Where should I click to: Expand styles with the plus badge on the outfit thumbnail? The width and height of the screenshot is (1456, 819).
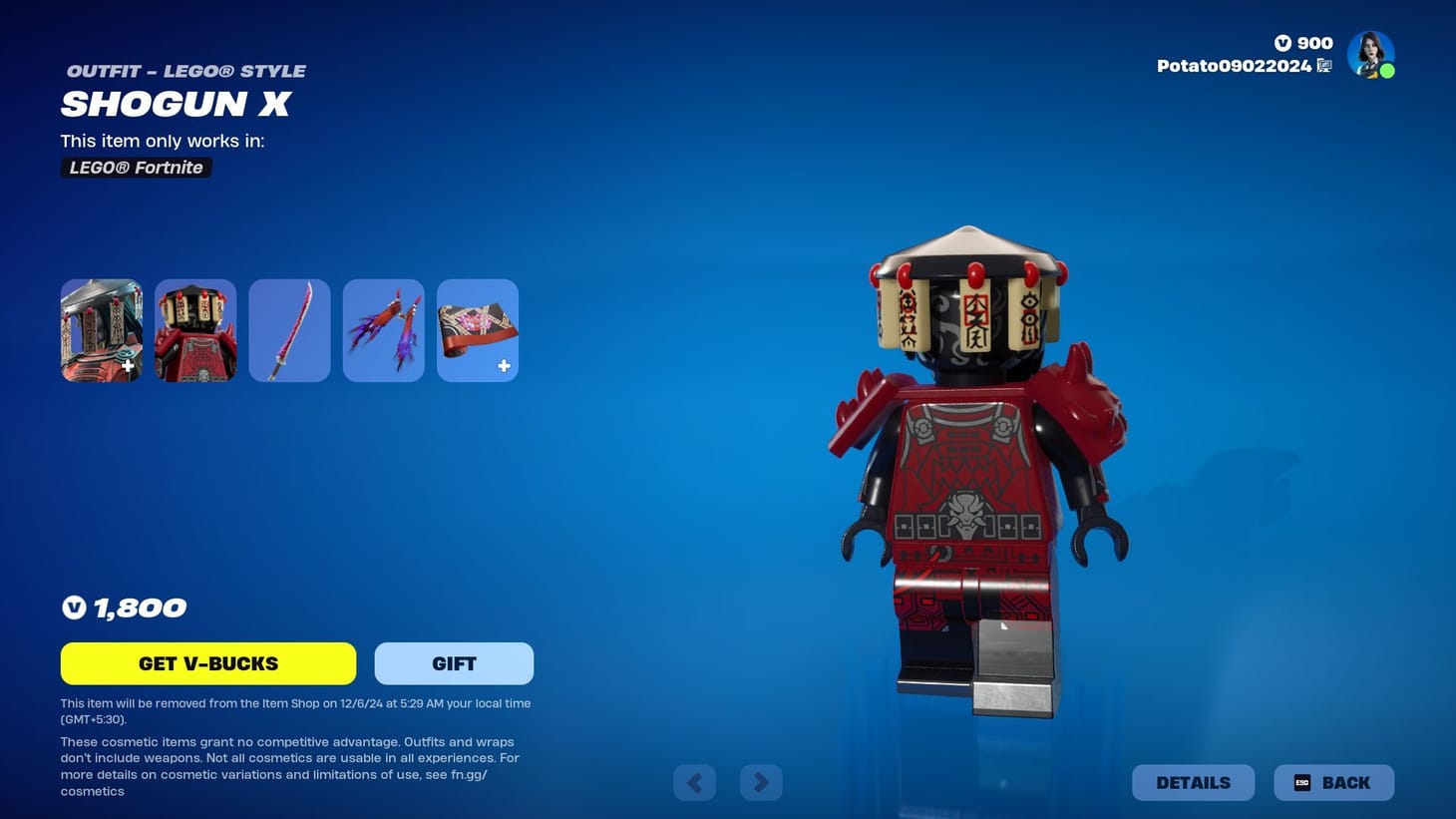[x=128, y=366]
